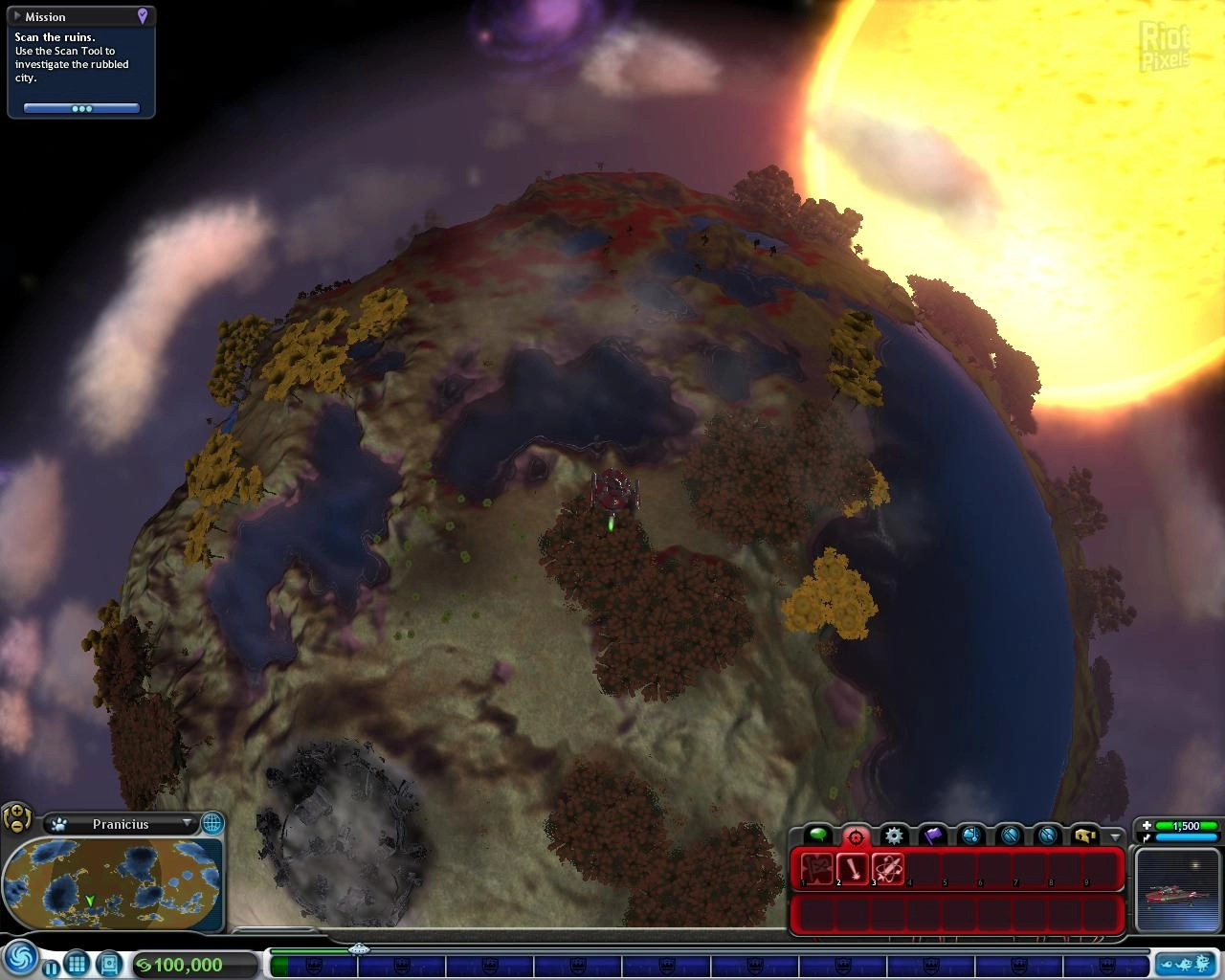Select the red crosshair weapons tab
The width and height of the screenshot is (1225, 980).
[856, 835]
